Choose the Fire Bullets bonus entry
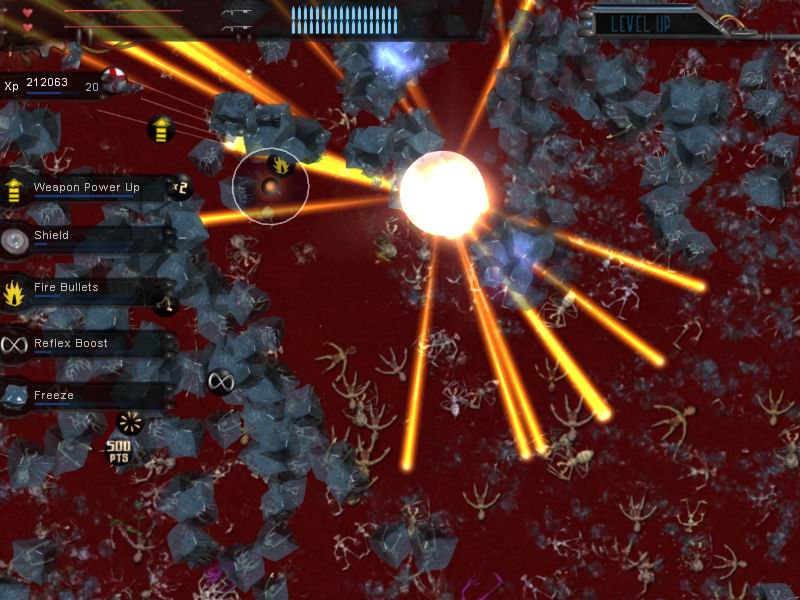This screenshot has height=600, width=800. pyautogui.click(x=85, y=289)
